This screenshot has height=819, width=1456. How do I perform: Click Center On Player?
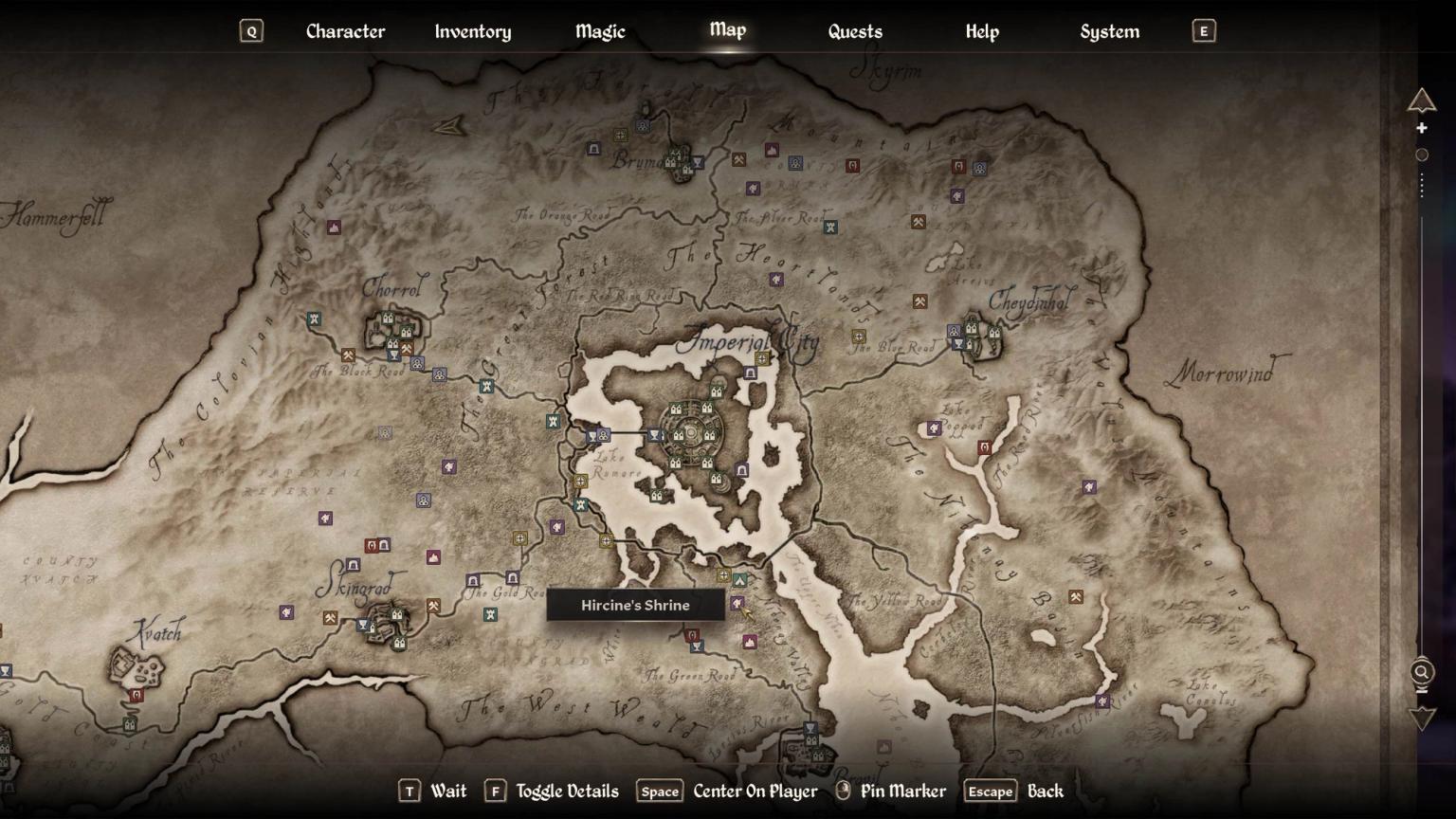click(754, 791)
